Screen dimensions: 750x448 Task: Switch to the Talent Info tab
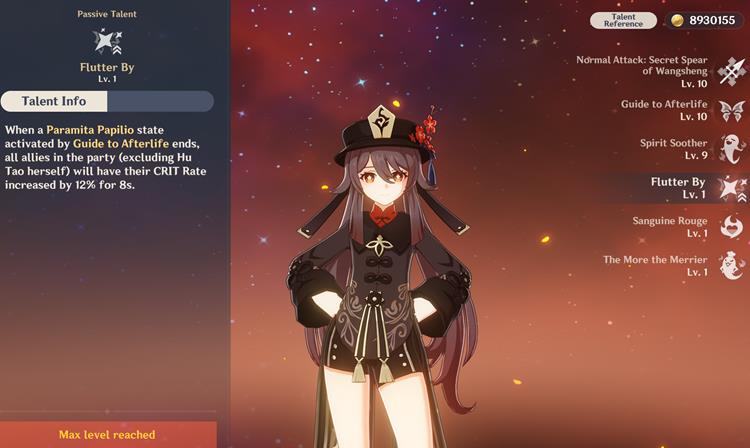point(54,101)
